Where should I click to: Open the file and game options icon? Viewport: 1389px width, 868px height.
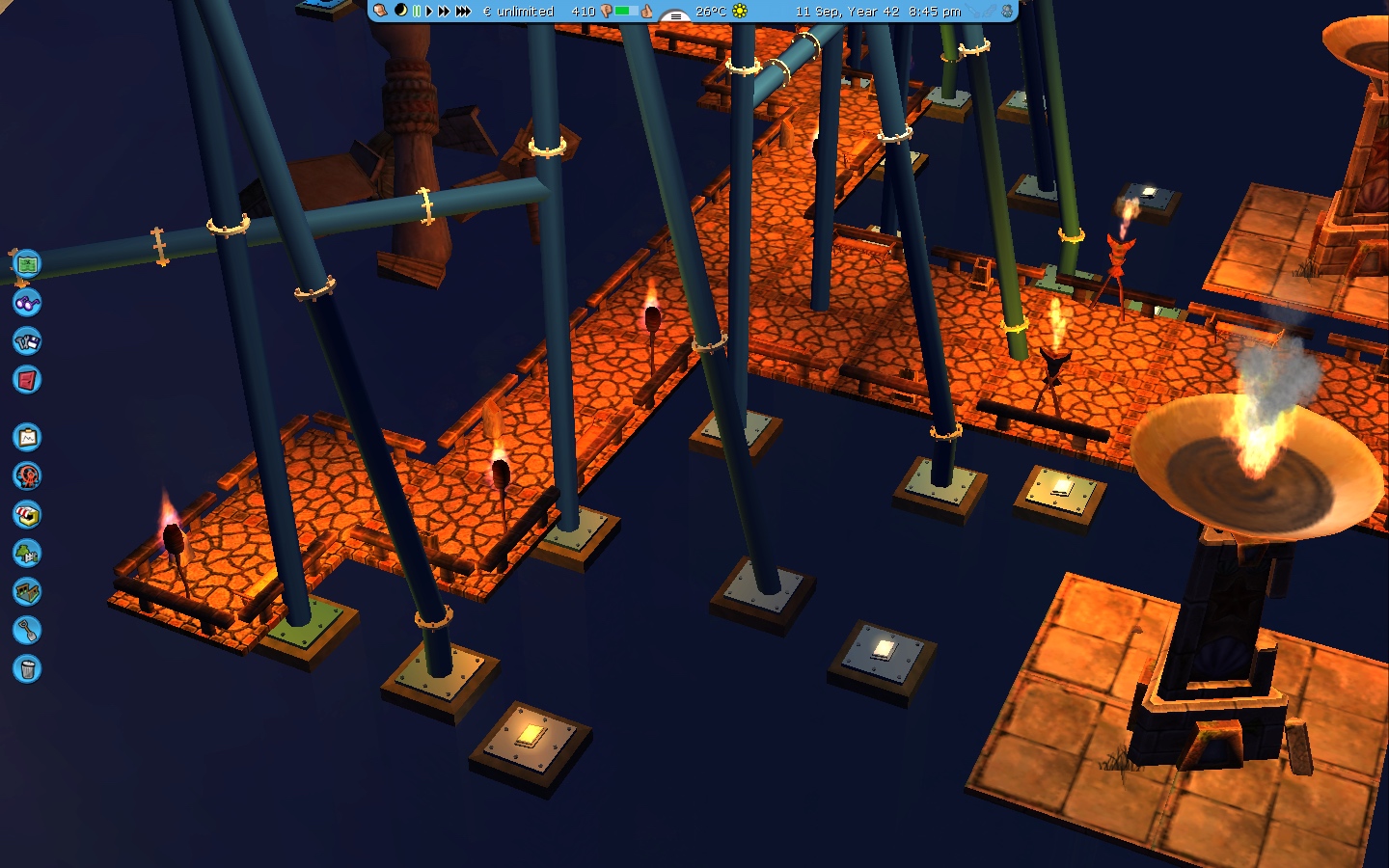[x=27, y=341]
